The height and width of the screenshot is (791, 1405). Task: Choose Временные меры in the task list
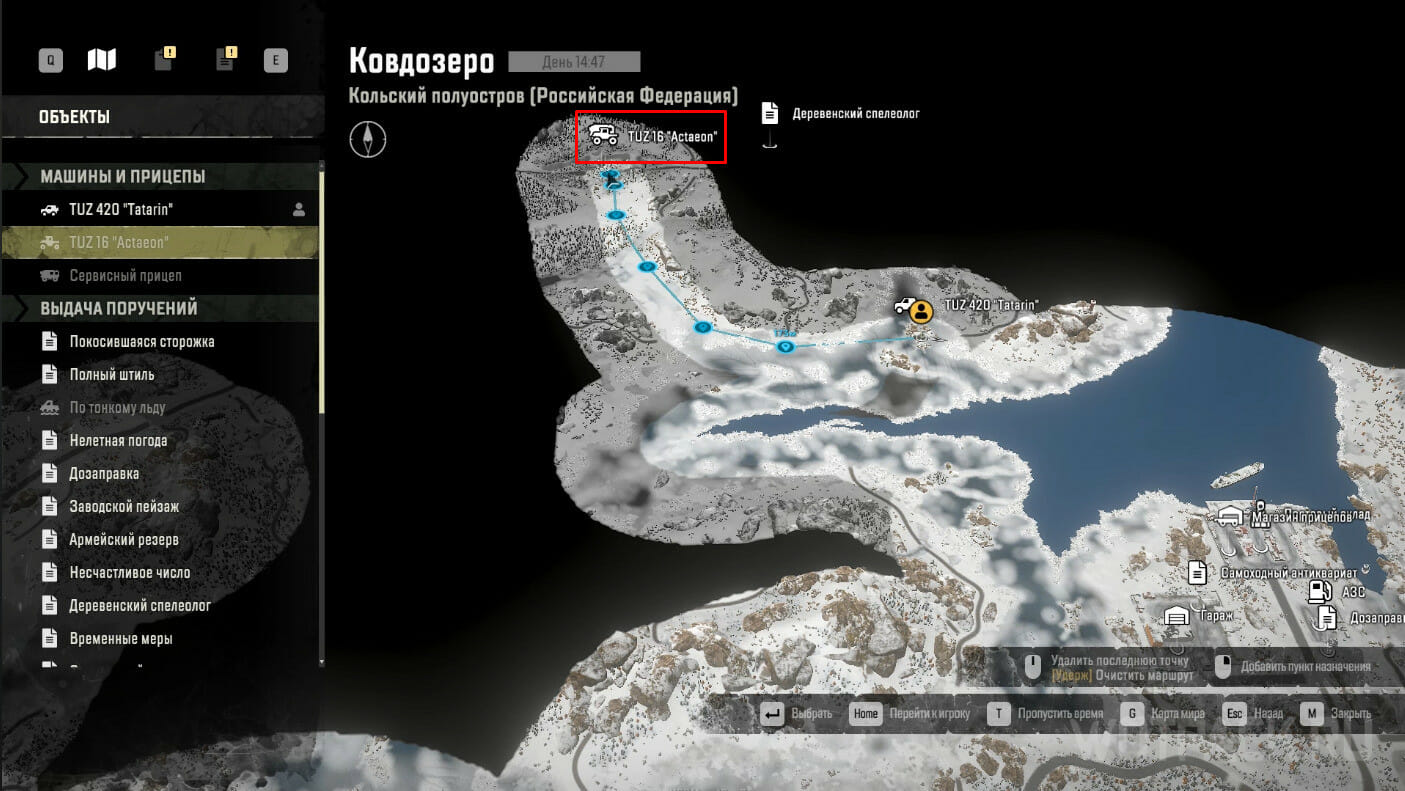pyautogui.click(x=120, y=638)
